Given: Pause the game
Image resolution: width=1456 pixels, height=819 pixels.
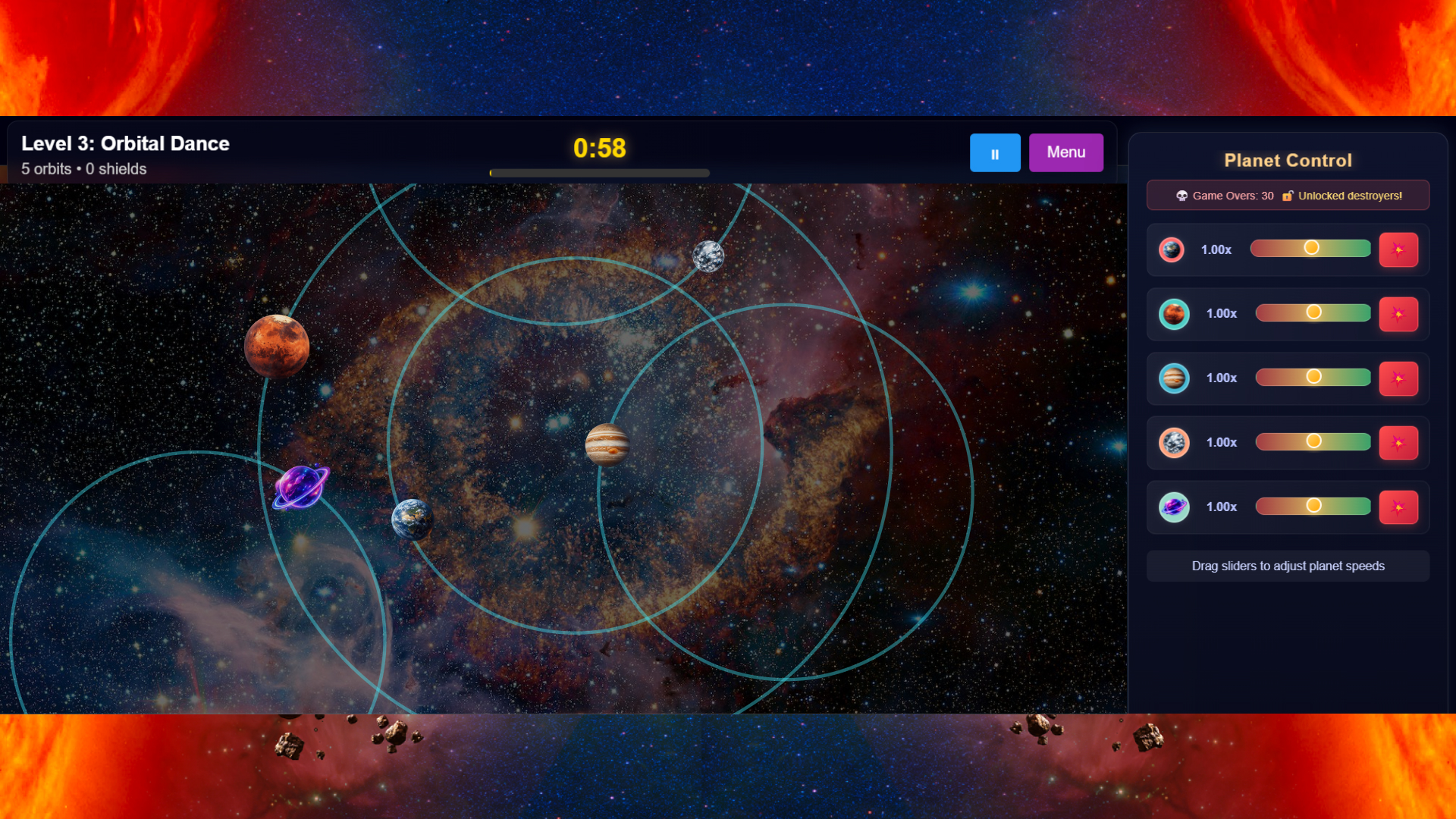Looking at the screenshot, I should click(x=995, y=152).
